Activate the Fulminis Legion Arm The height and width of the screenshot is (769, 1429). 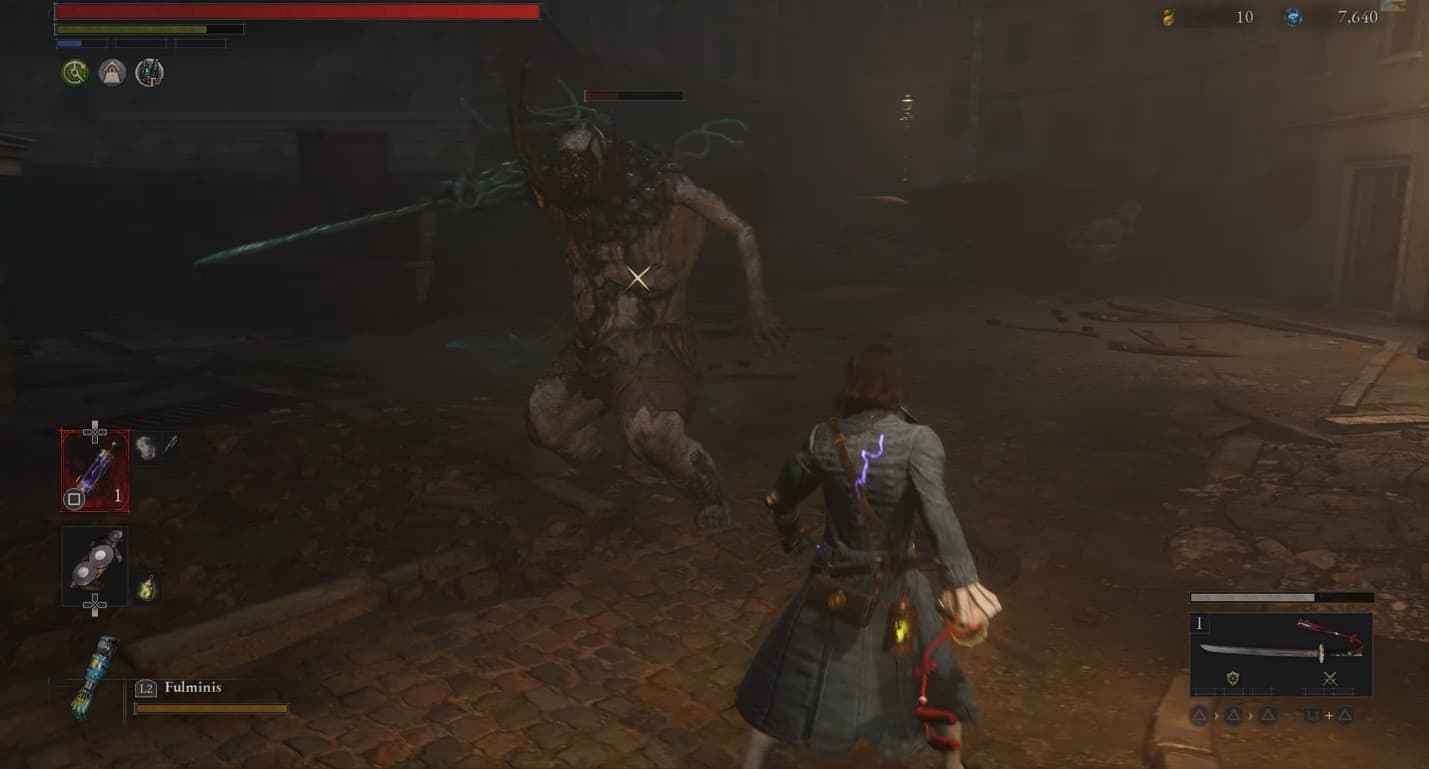coord(96,678)
